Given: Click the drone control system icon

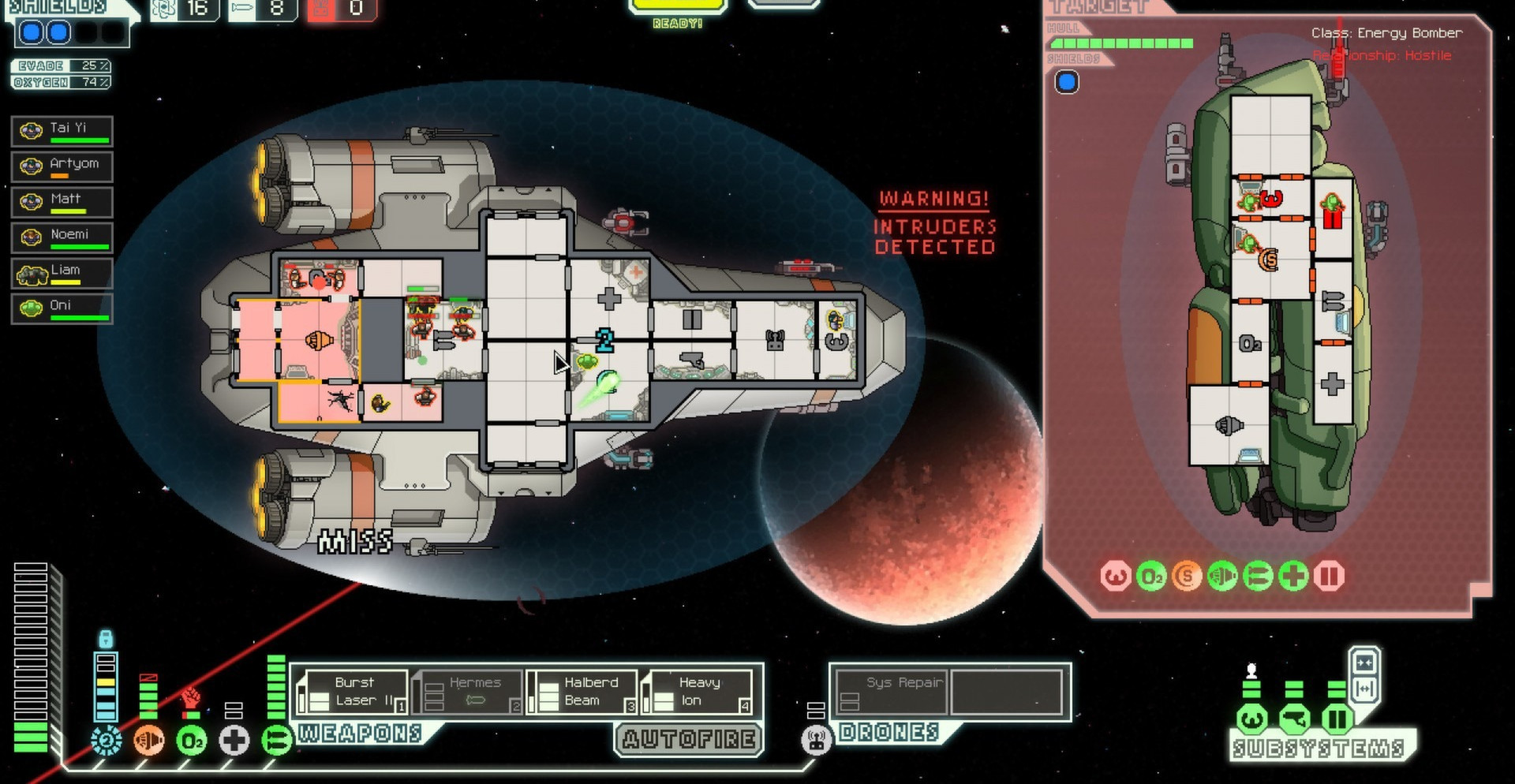Looking at the screenshot, I should pyautogui.click(x=817, y=741).
